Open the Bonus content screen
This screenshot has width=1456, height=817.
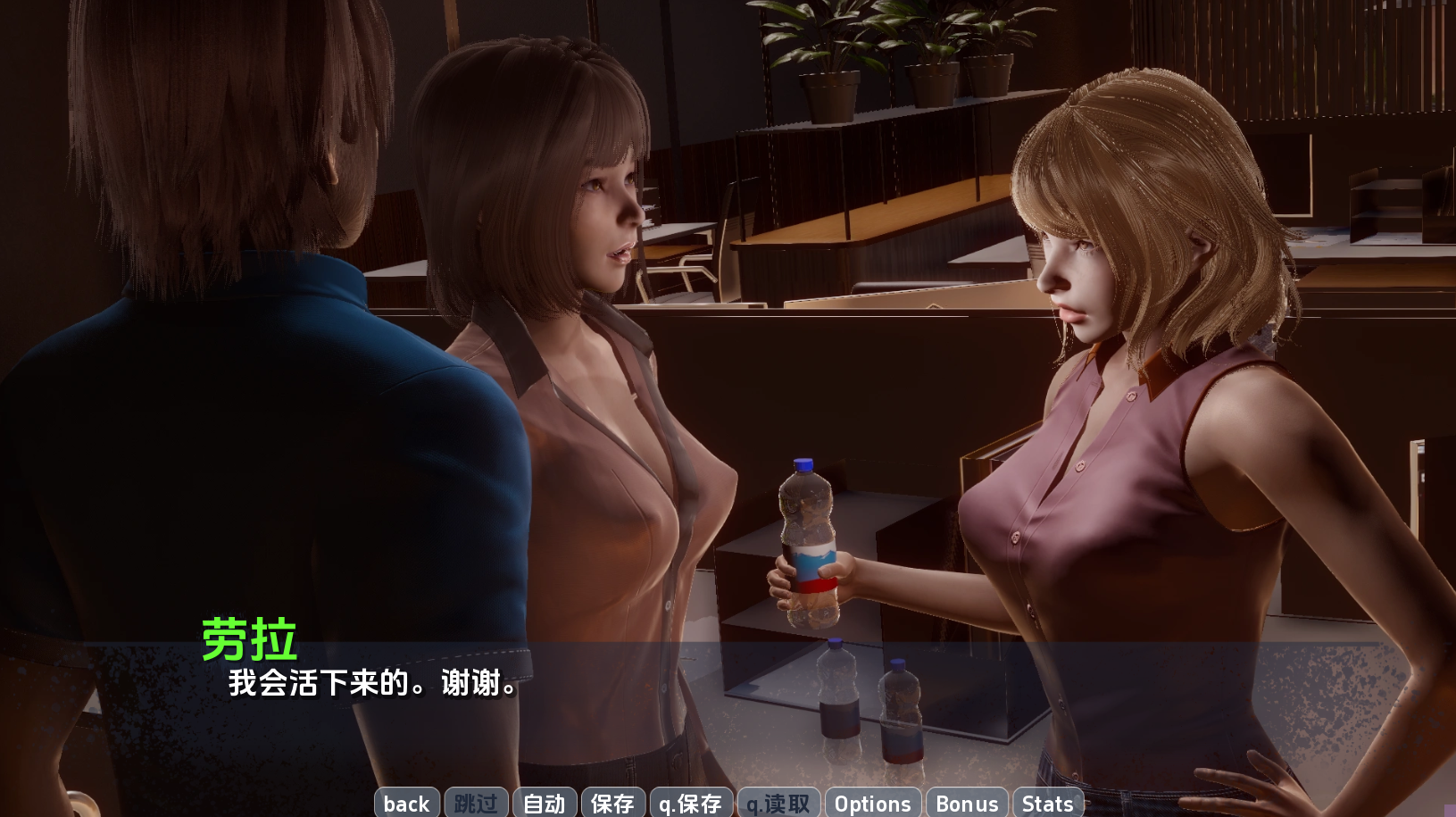967,804
